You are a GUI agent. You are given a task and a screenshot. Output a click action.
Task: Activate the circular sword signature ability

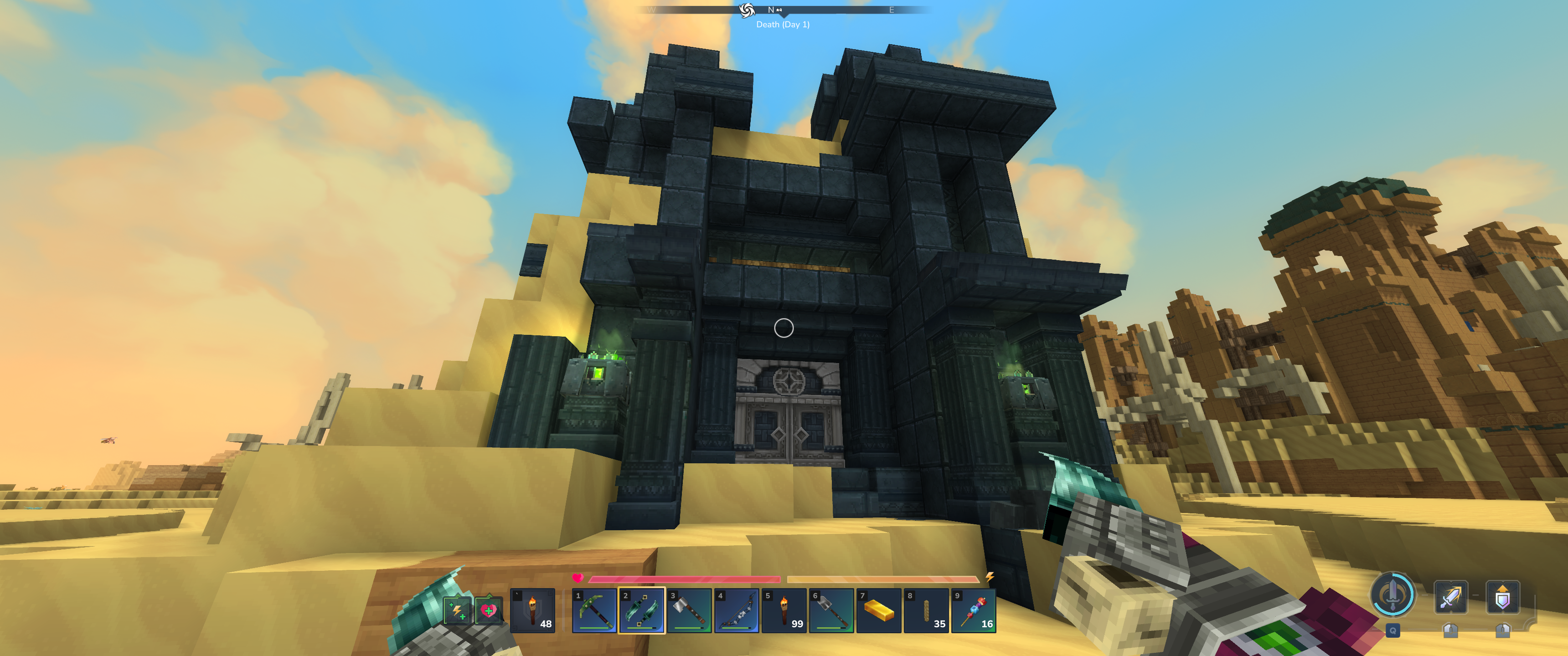(1392, 594)
